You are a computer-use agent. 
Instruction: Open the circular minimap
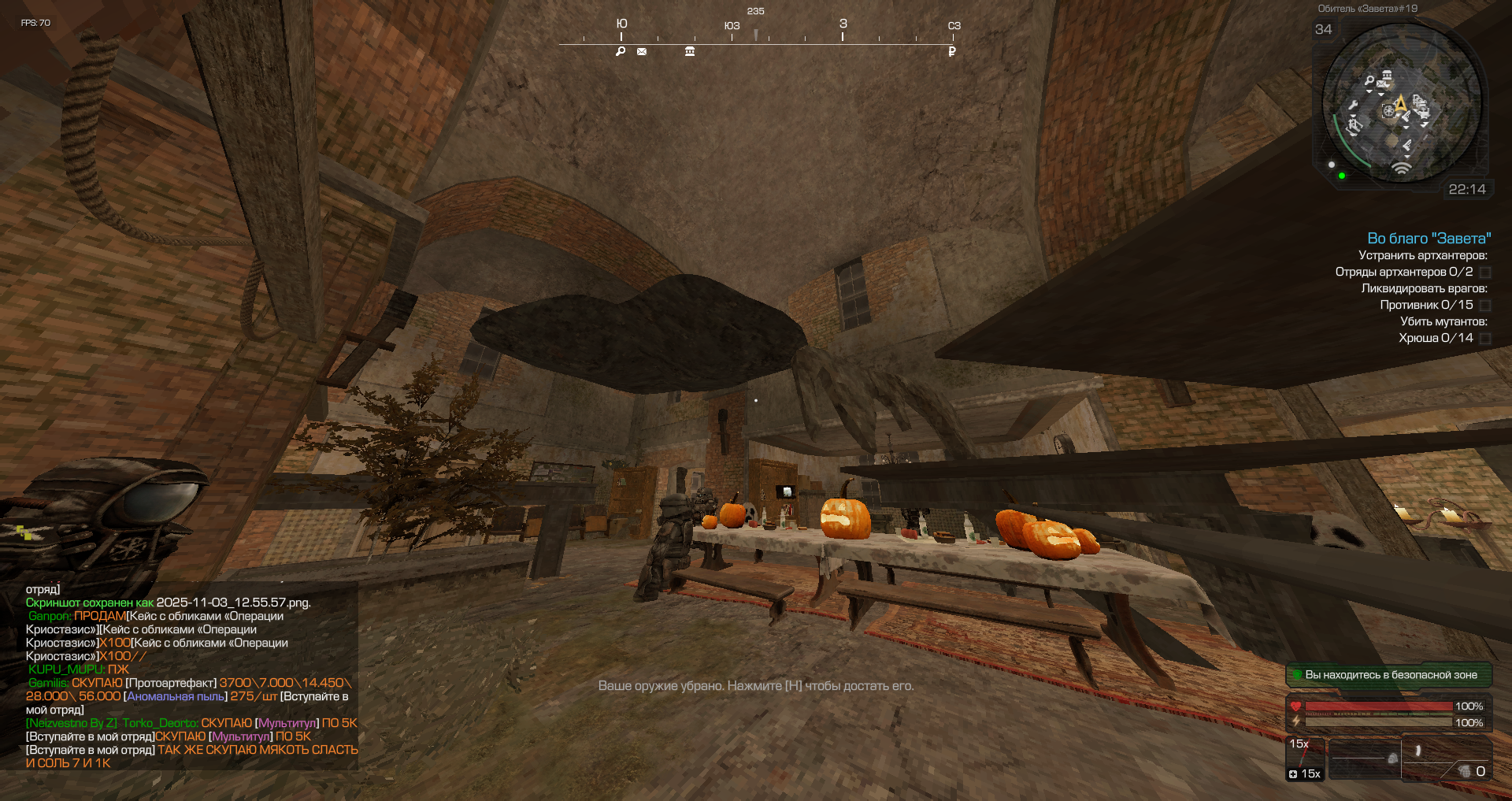click(x=1402, y=104)
